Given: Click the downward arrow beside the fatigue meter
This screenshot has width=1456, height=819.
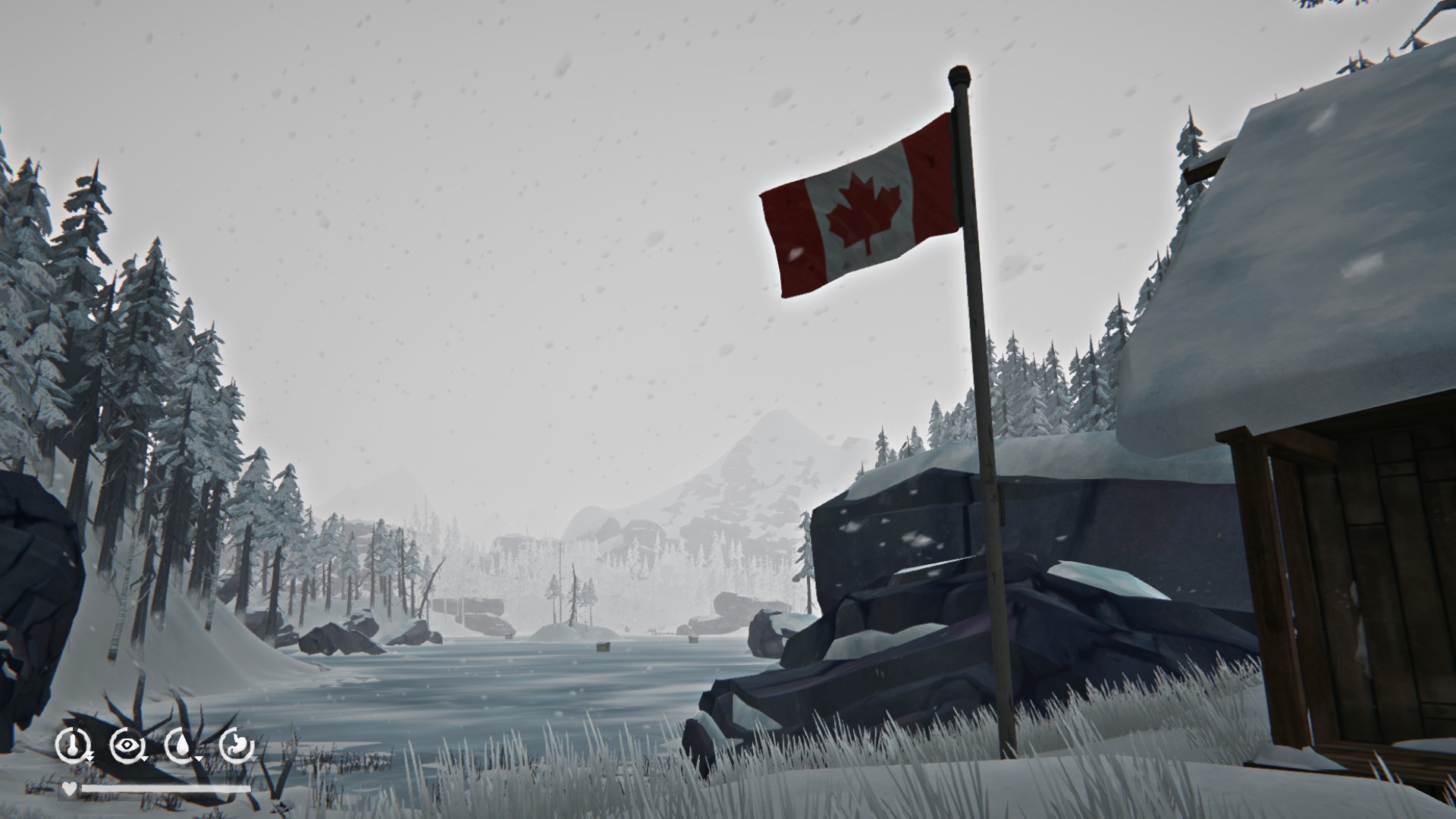Looking at the screenshot, I should (145, 758).
